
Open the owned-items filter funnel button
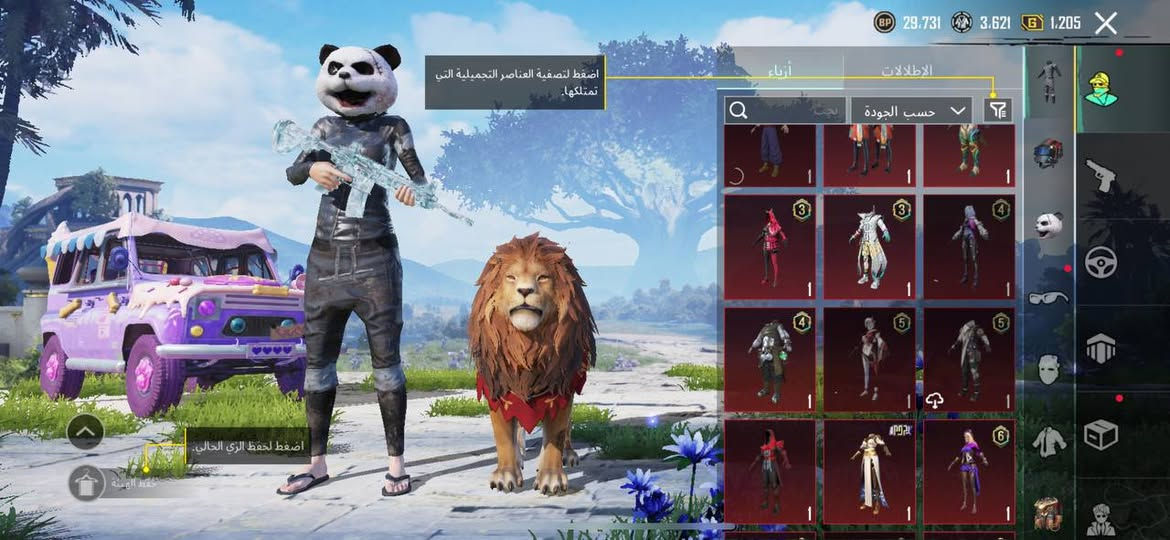point(996,110)
